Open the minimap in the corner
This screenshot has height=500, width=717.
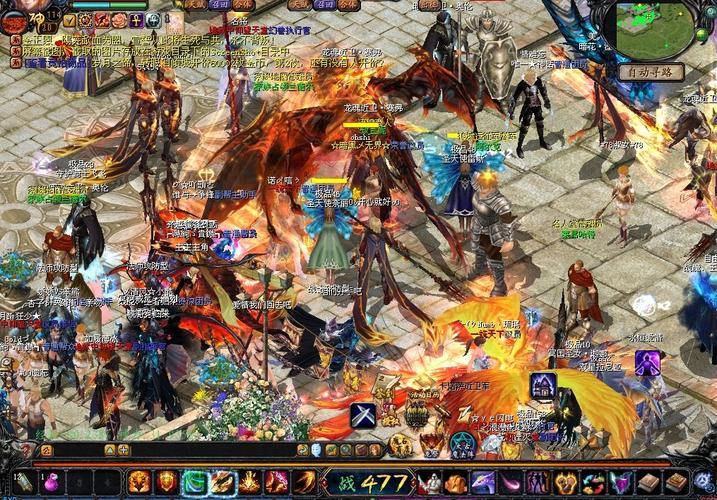tap(655, 28)
